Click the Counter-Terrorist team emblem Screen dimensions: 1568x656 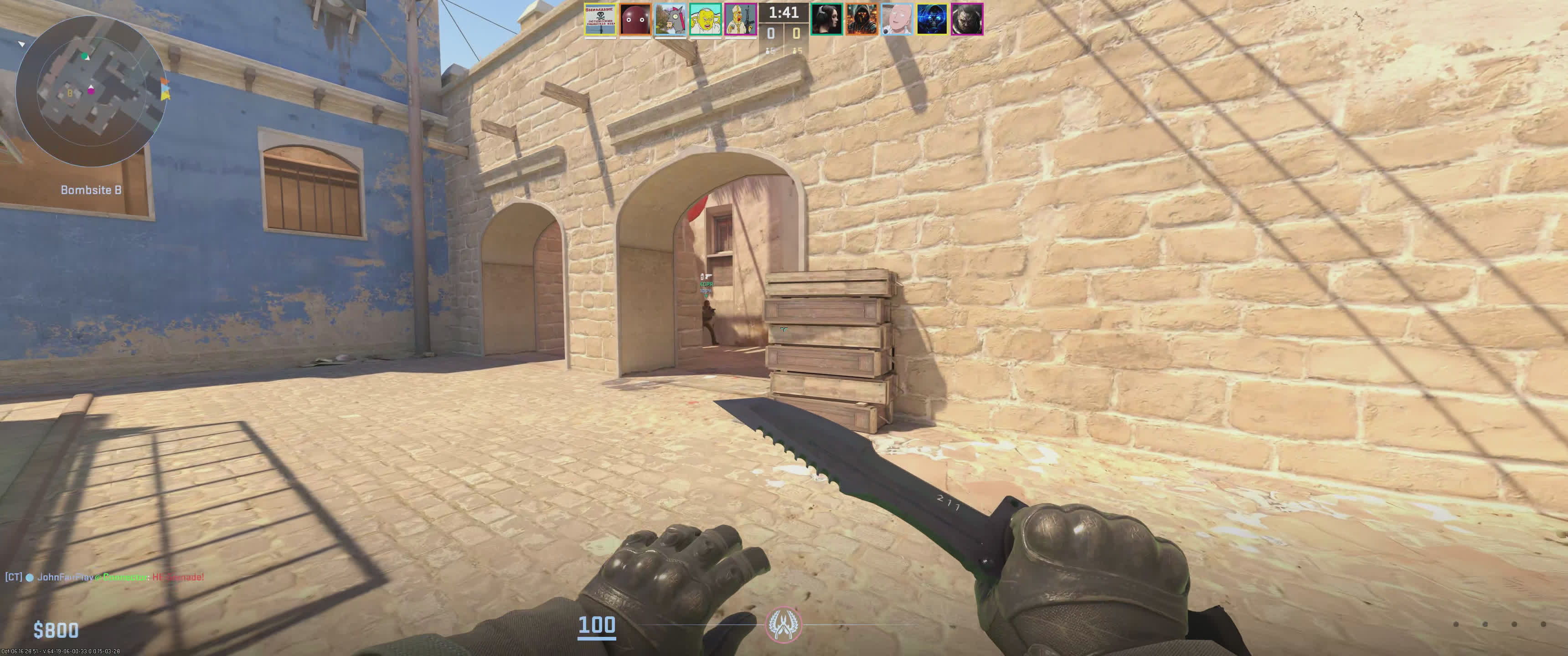(784, 625)
